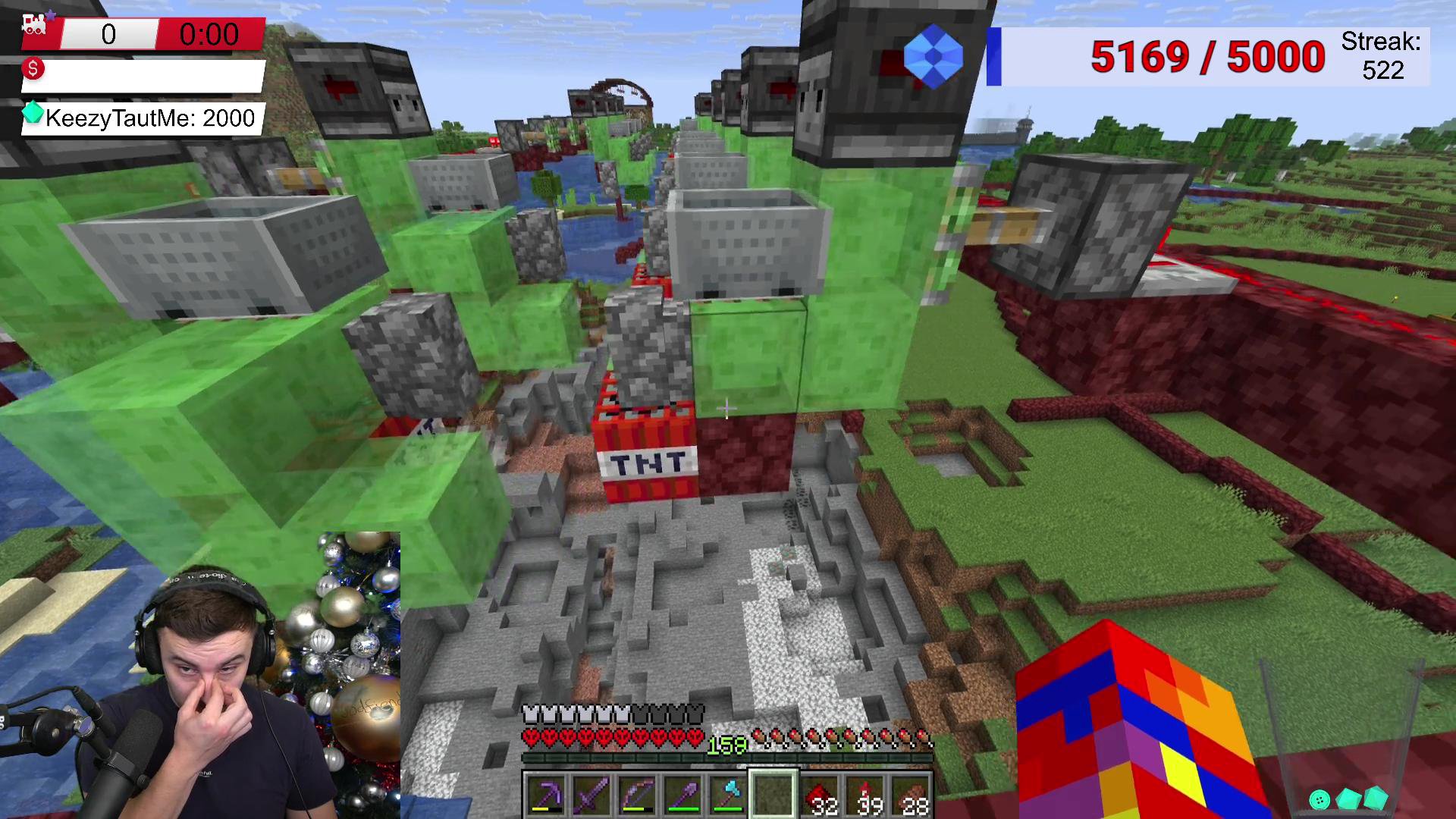Equip the enchanted shovel from the hotbar
1456x819 pixels.
click(682, 795)
